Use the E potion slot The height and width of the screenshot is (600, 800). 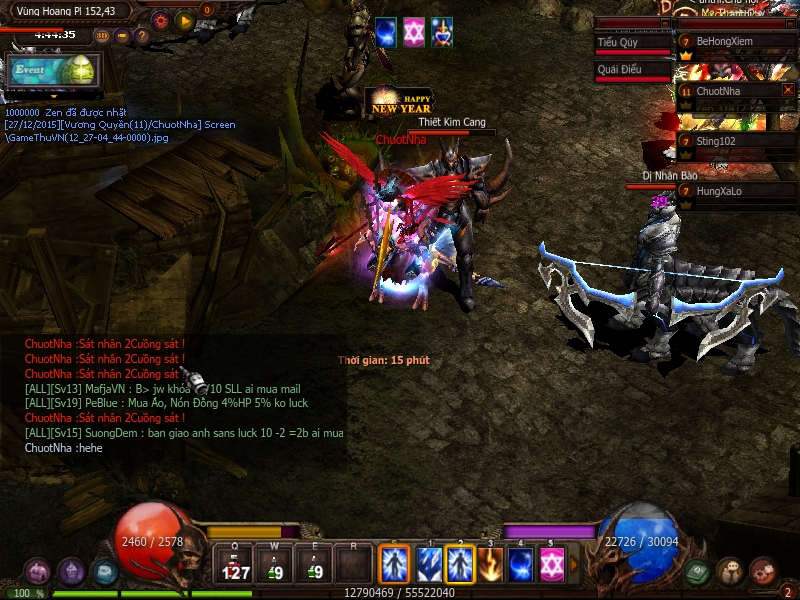[315, 565]
